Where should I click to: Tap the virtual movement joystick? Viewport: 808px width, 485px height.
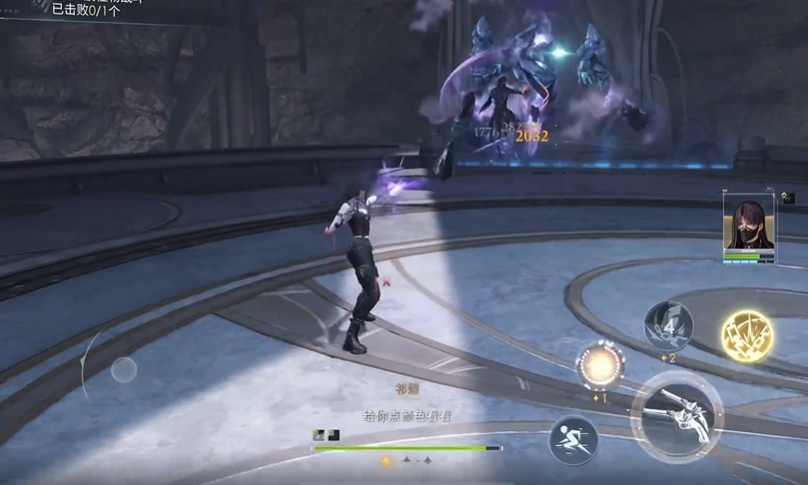pyautogui.click(x=124, y=370)
